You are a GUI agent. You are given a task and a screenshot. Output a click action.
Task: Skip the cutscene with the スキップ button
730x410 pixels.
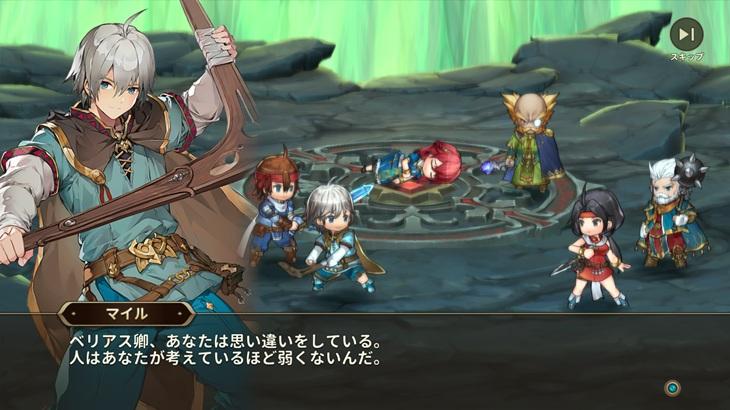point(686,35)
